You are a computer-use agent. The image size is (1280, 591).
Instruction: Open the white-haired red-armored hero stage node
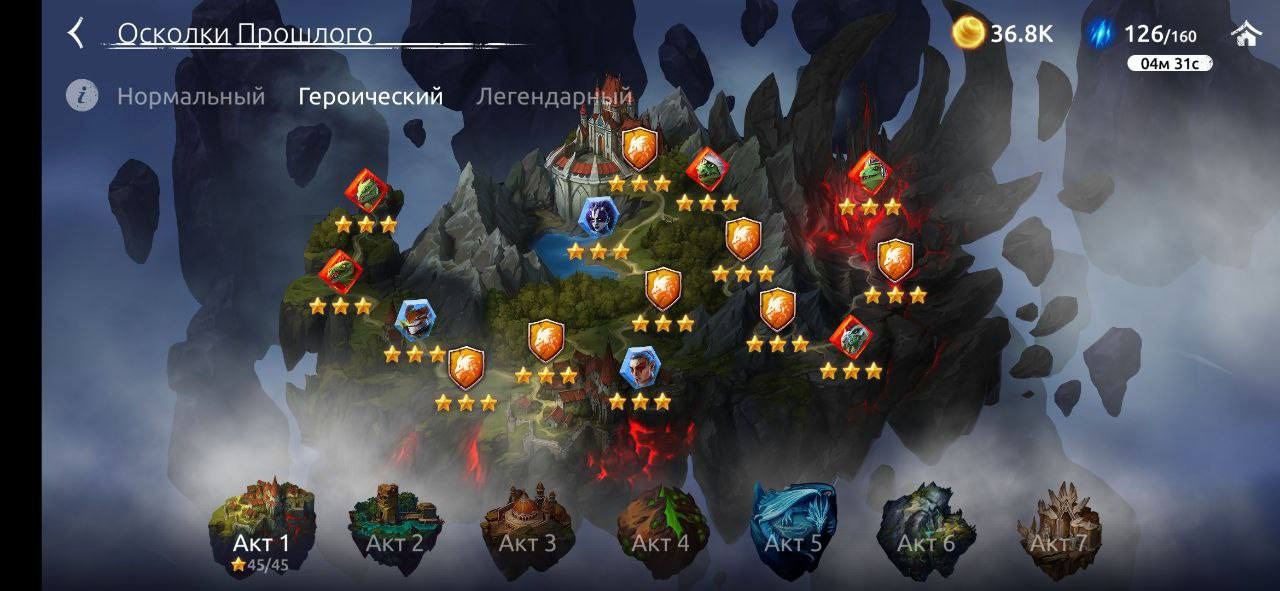point(415,320)
